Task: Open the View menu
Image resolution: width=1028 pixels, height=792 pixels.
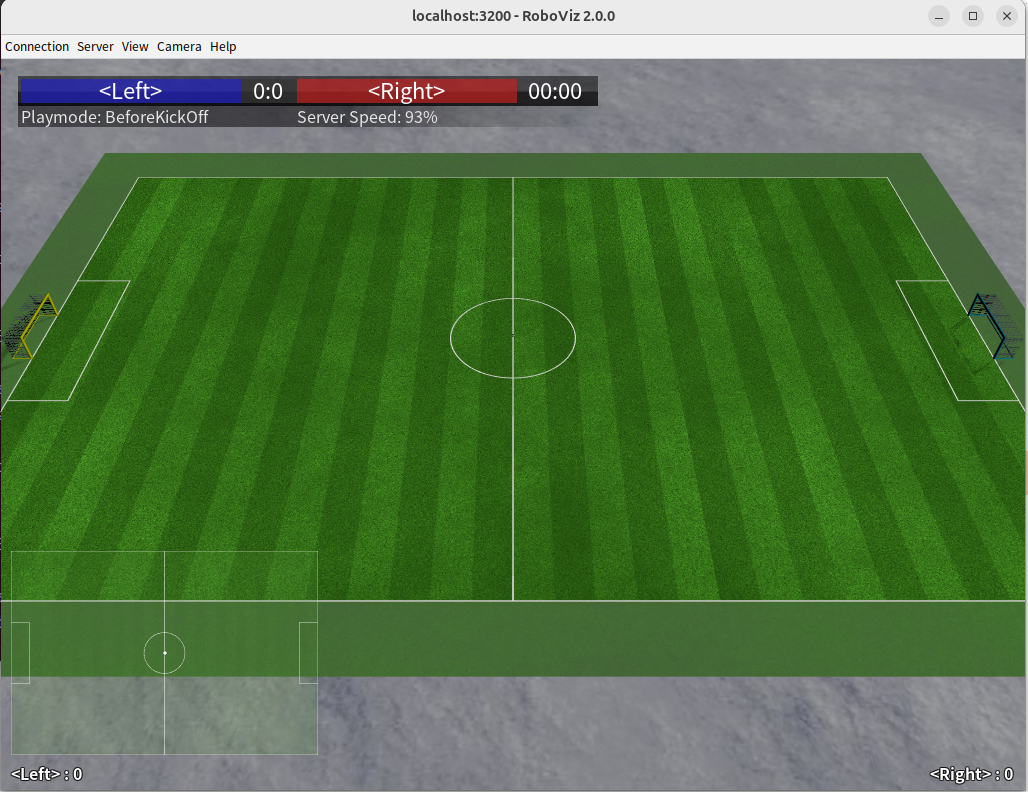Action: (135, 46)
